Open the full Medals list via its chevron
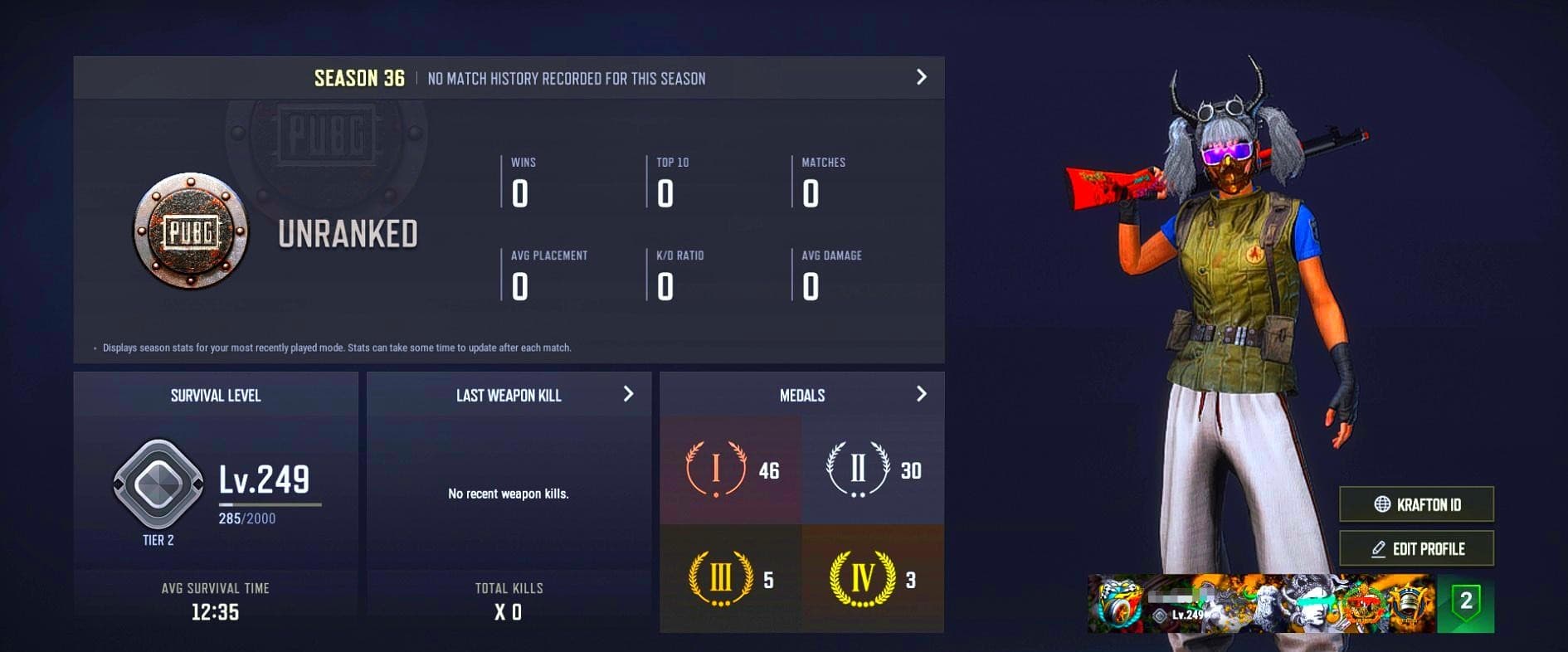This screenshot has height=652, width=1568. click(923, 395)
